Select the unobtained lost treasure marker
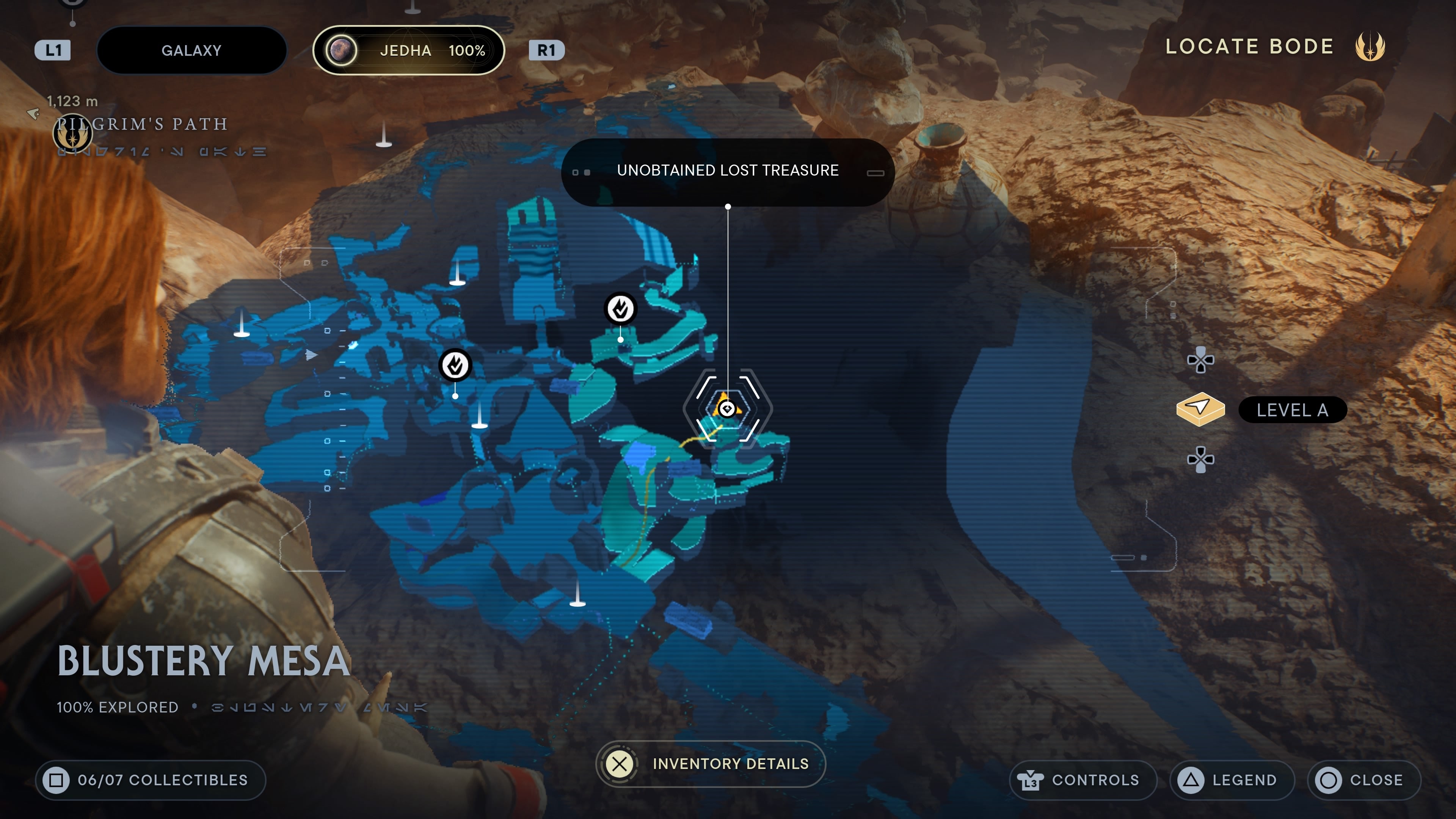1456x819 pixels. pyautogui.click(x=727, y=408)
